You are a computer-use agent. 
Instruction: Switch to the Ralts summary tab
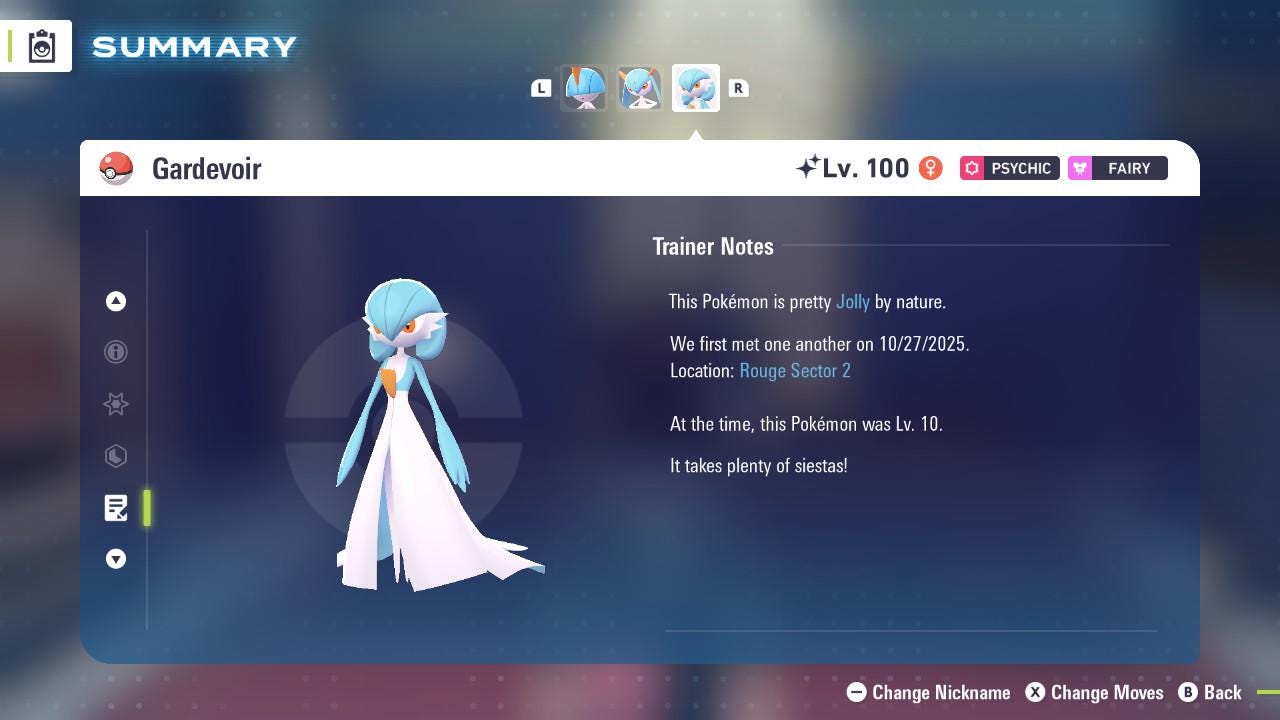click(585, 88)
